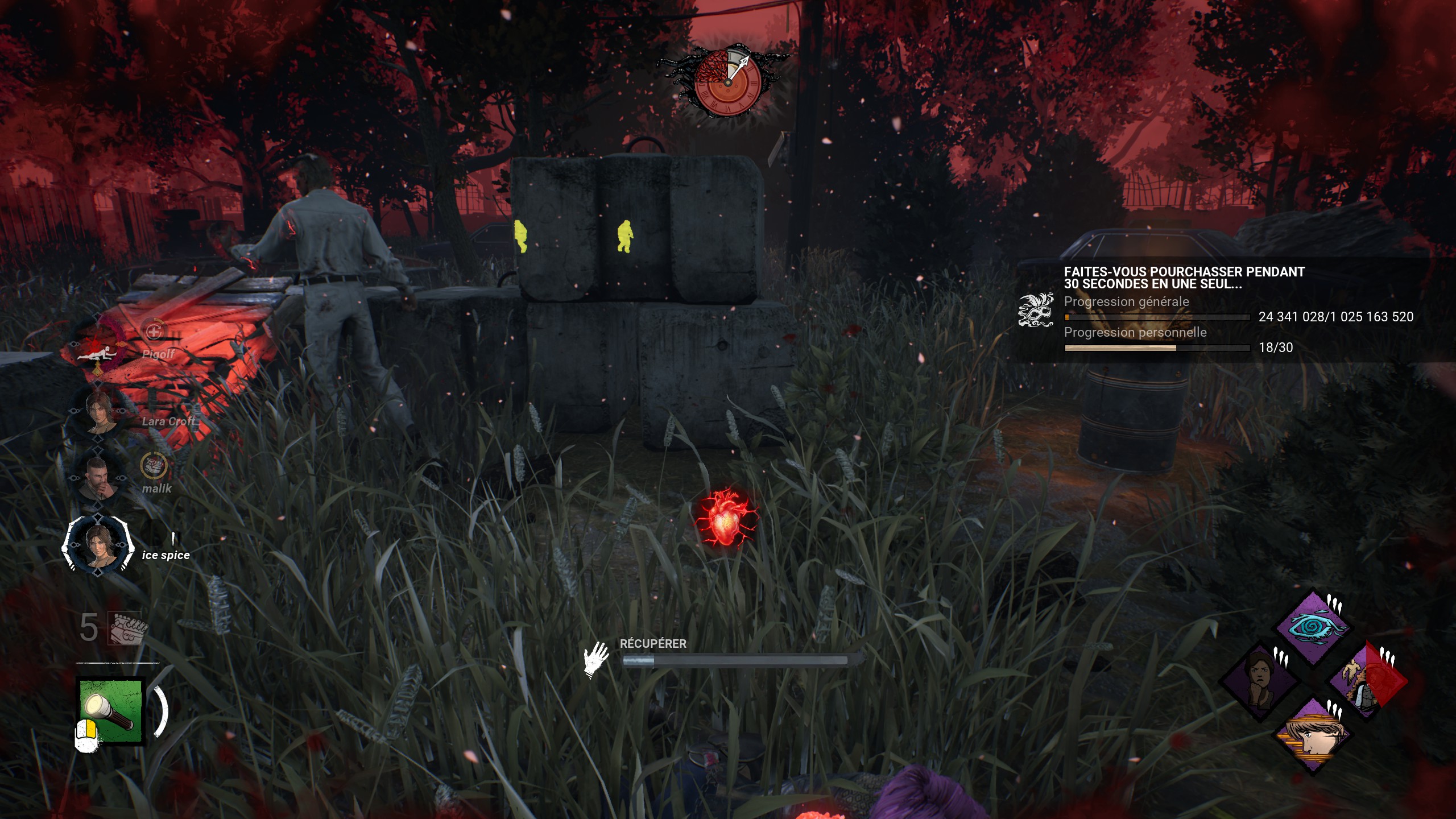This screenshot has height=819, width=1456.
Task: Click the hook counter icon beside the 5
Action: 126,628
